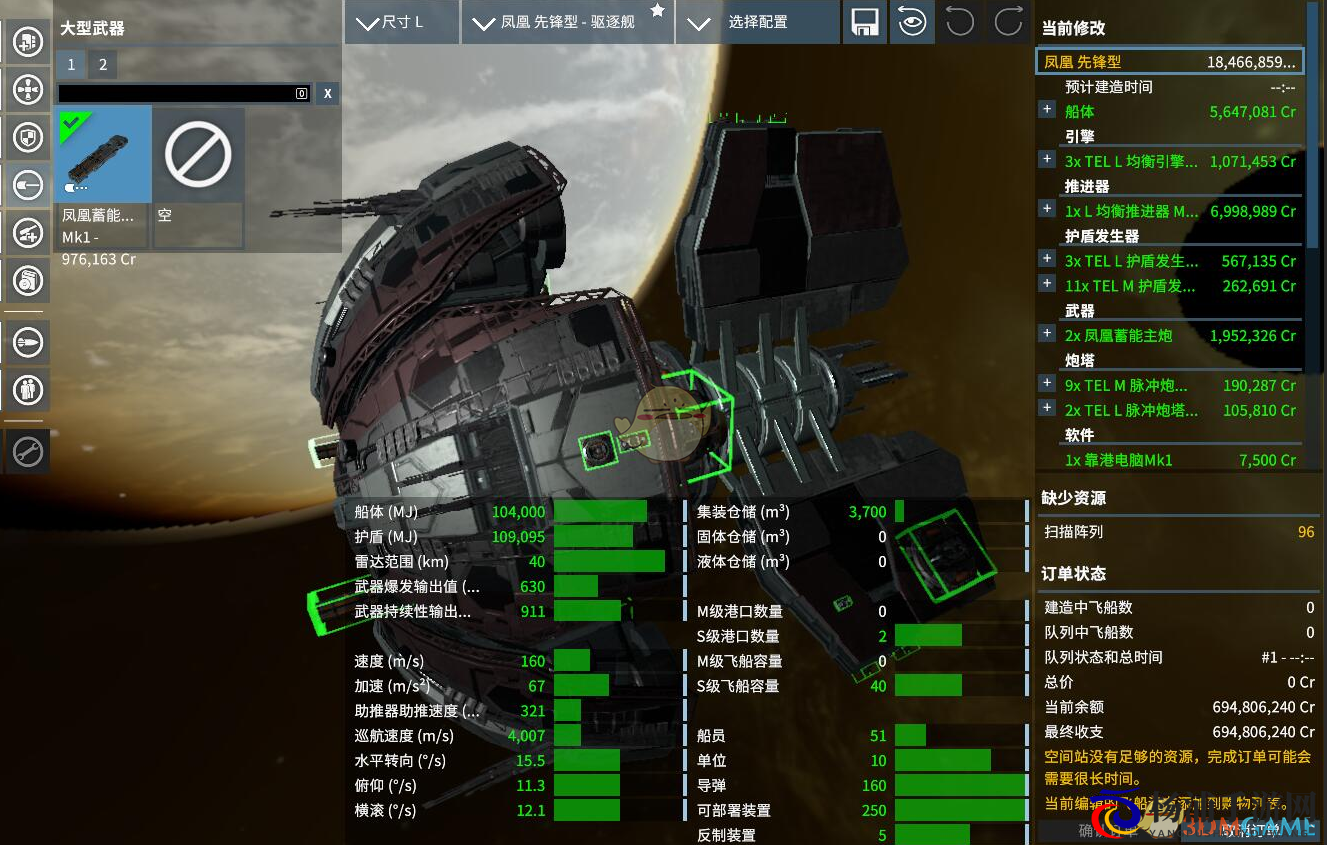Viewport: 1327px width, 845px height.
Task: Open the 选择配置 loadout dropdown
Action: (x=757, y=22)
